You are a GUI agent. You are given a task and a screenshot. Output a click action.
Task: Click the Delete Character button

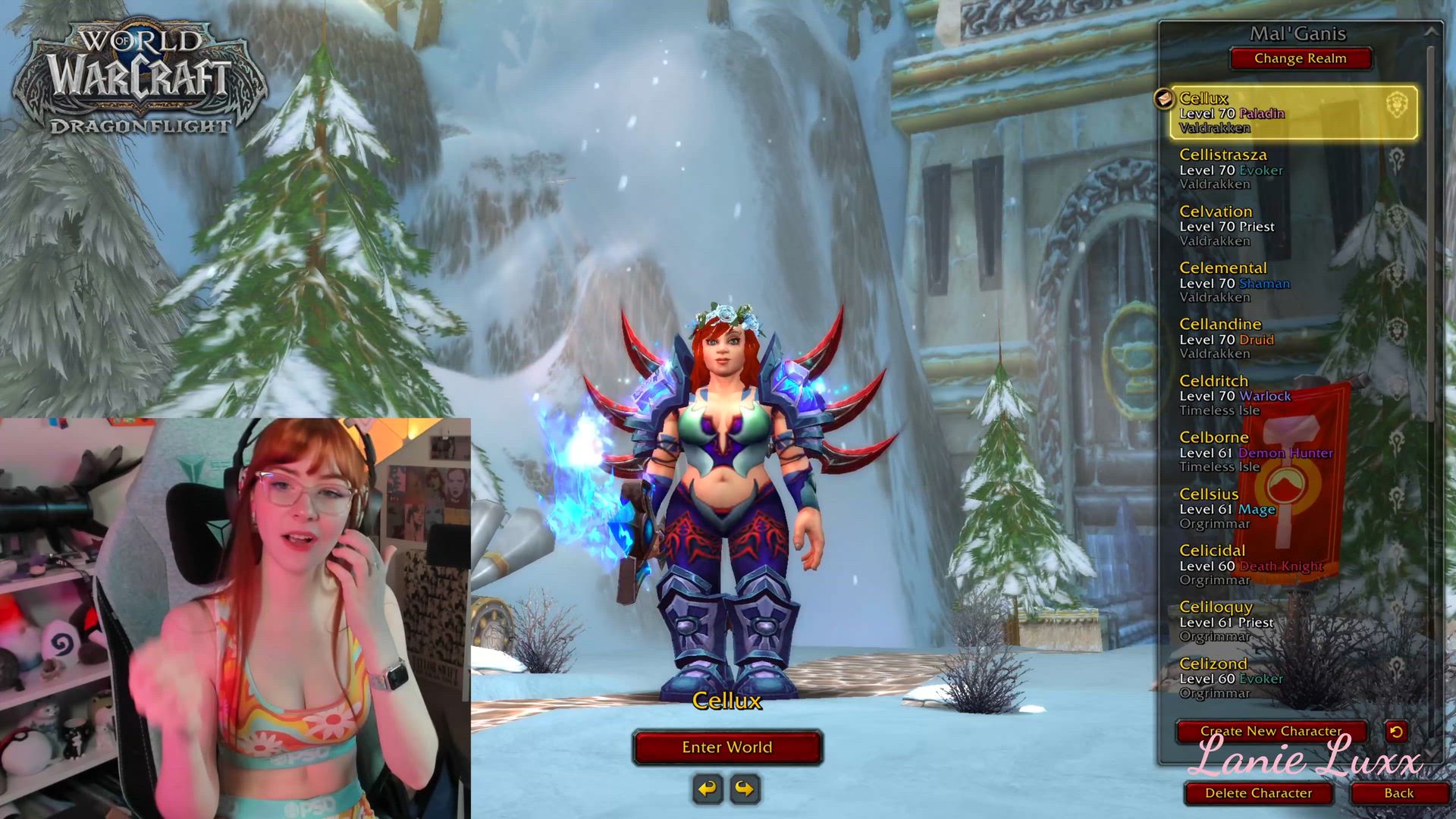point(1261,792)
